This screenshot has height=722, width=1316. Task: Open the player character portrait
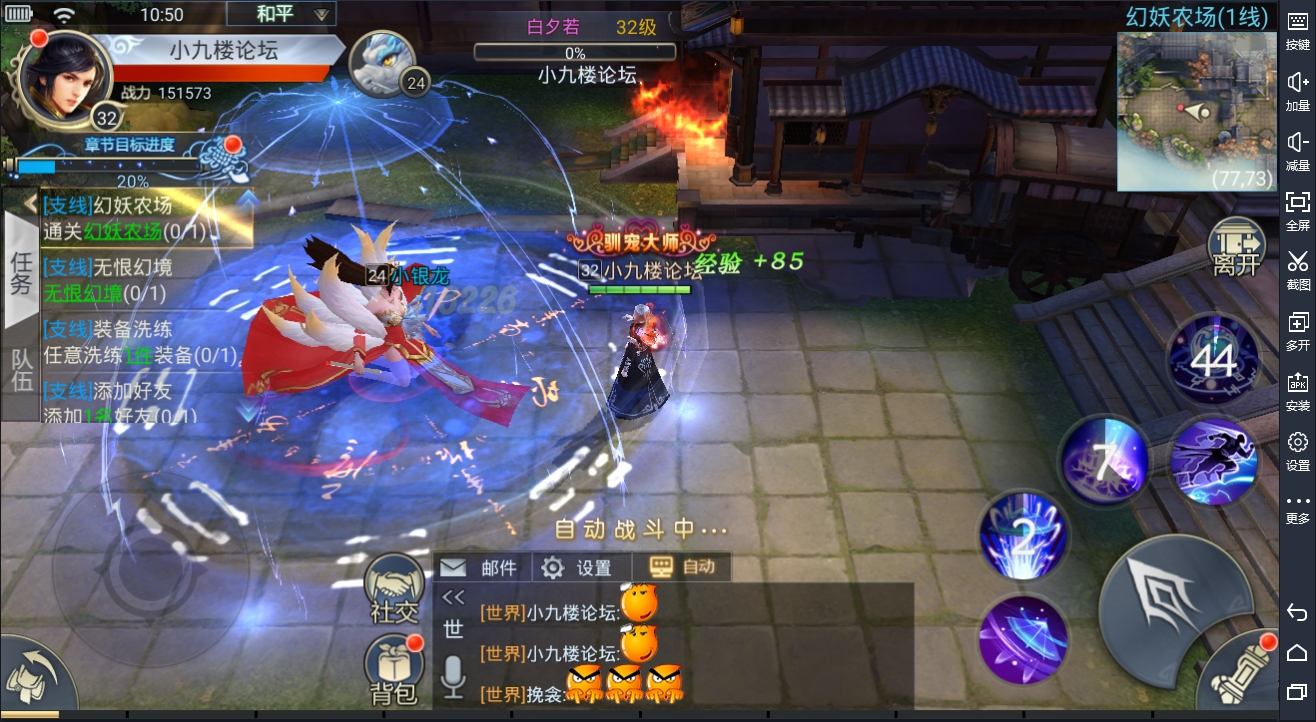[x=64, y=79]
